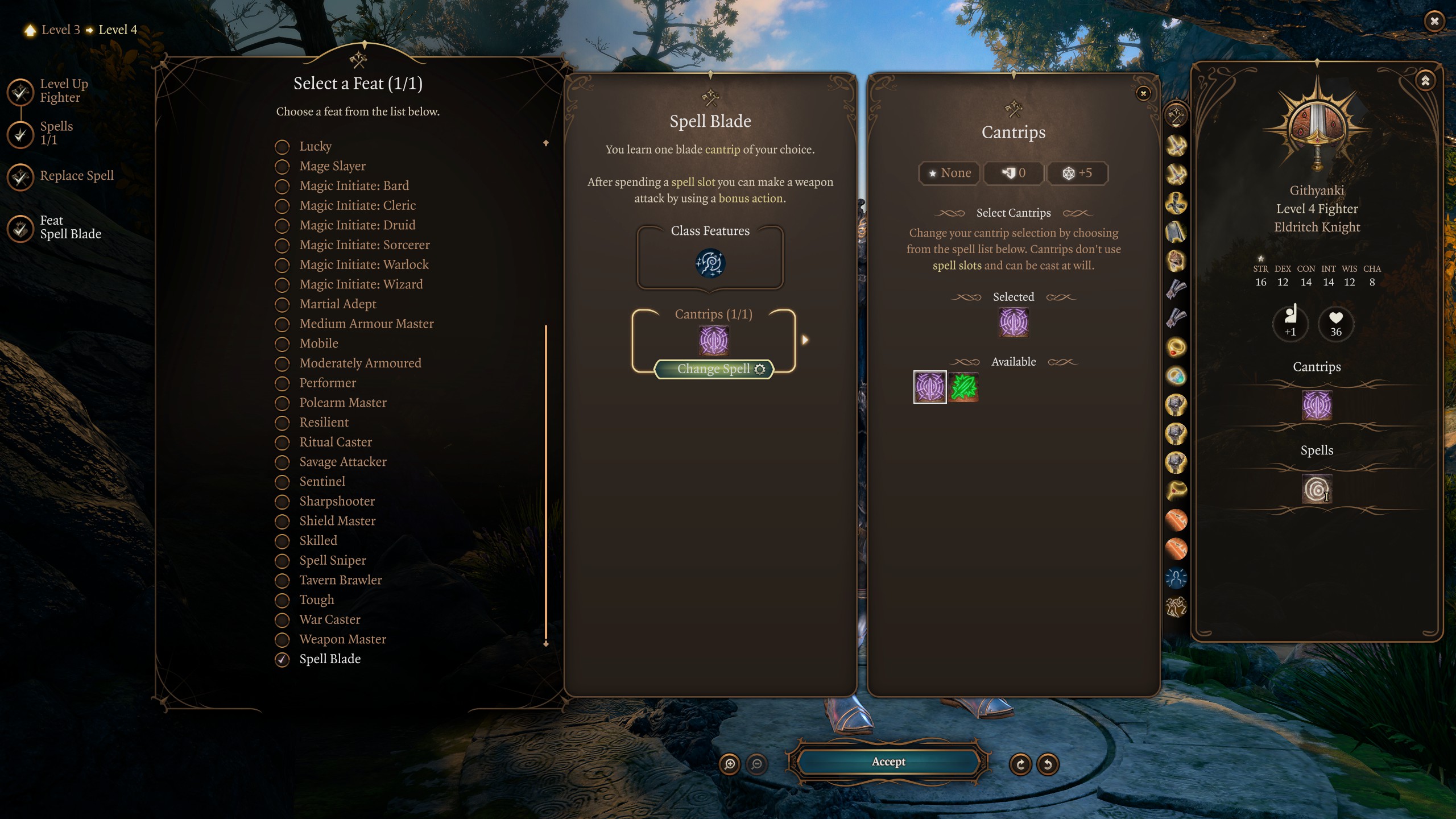This screenshot has height=819, width=1456.
Task: Choose the Mage Slayer feat
Action: click(332, 166)
